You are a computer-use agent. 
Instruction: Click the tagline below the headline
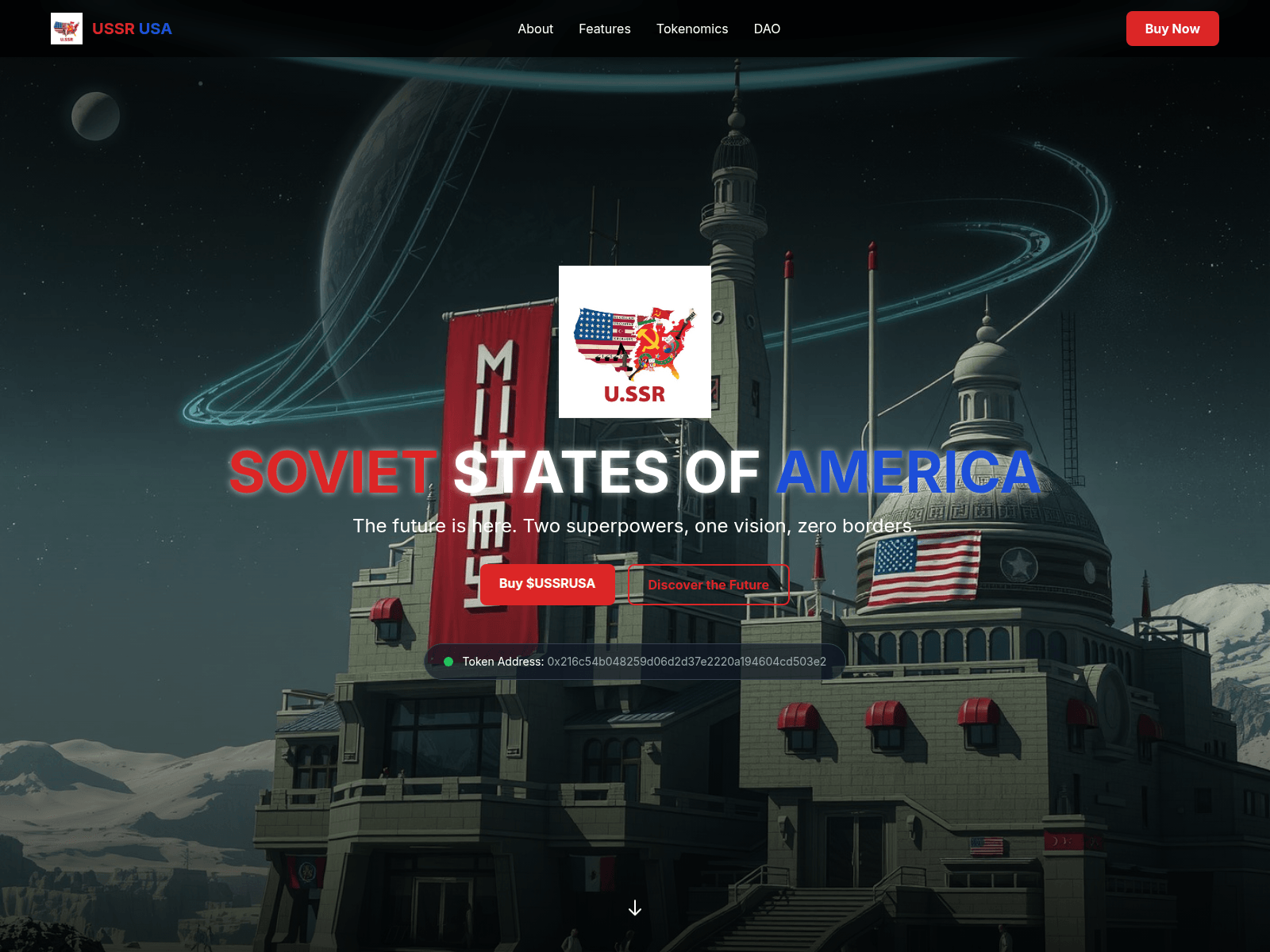click(x=635, y=525)
